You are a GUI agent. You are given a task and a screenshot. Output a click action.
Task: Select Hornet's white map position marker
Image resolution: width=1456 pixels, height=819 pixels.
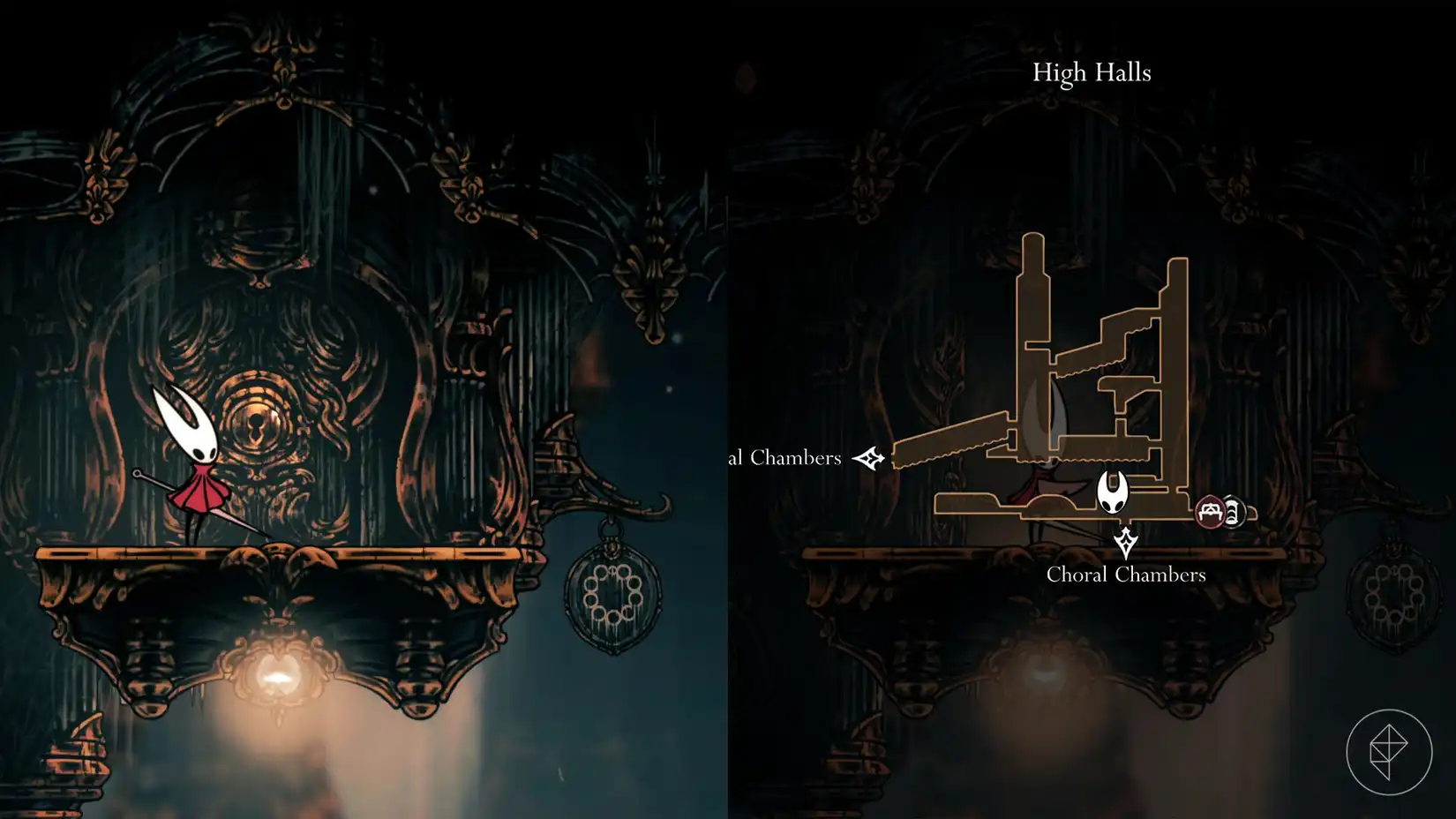click(1114, 492)
